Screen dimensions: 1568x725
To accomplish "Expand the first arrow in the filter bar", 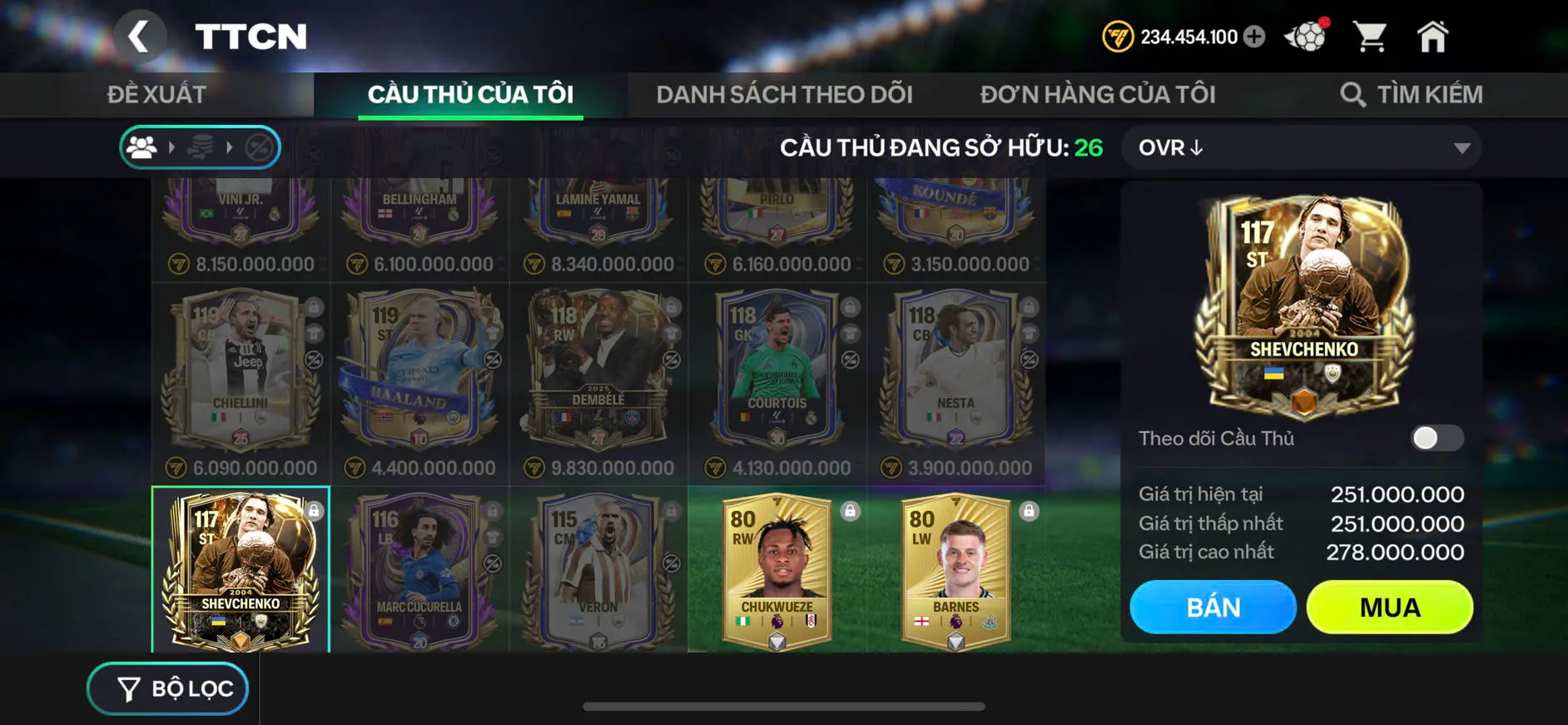I will coord(173,147).
